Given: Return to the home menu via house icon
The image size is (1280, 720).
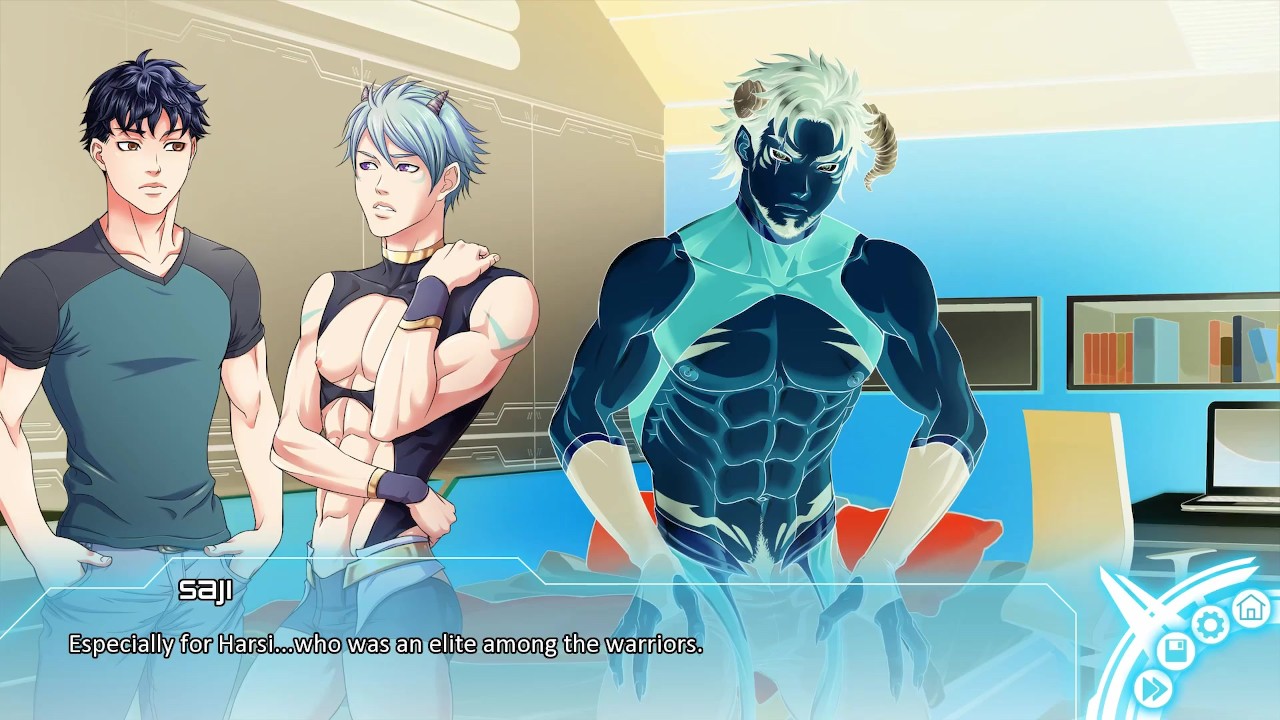Looking at the screenshot, I should point(1251,606).
